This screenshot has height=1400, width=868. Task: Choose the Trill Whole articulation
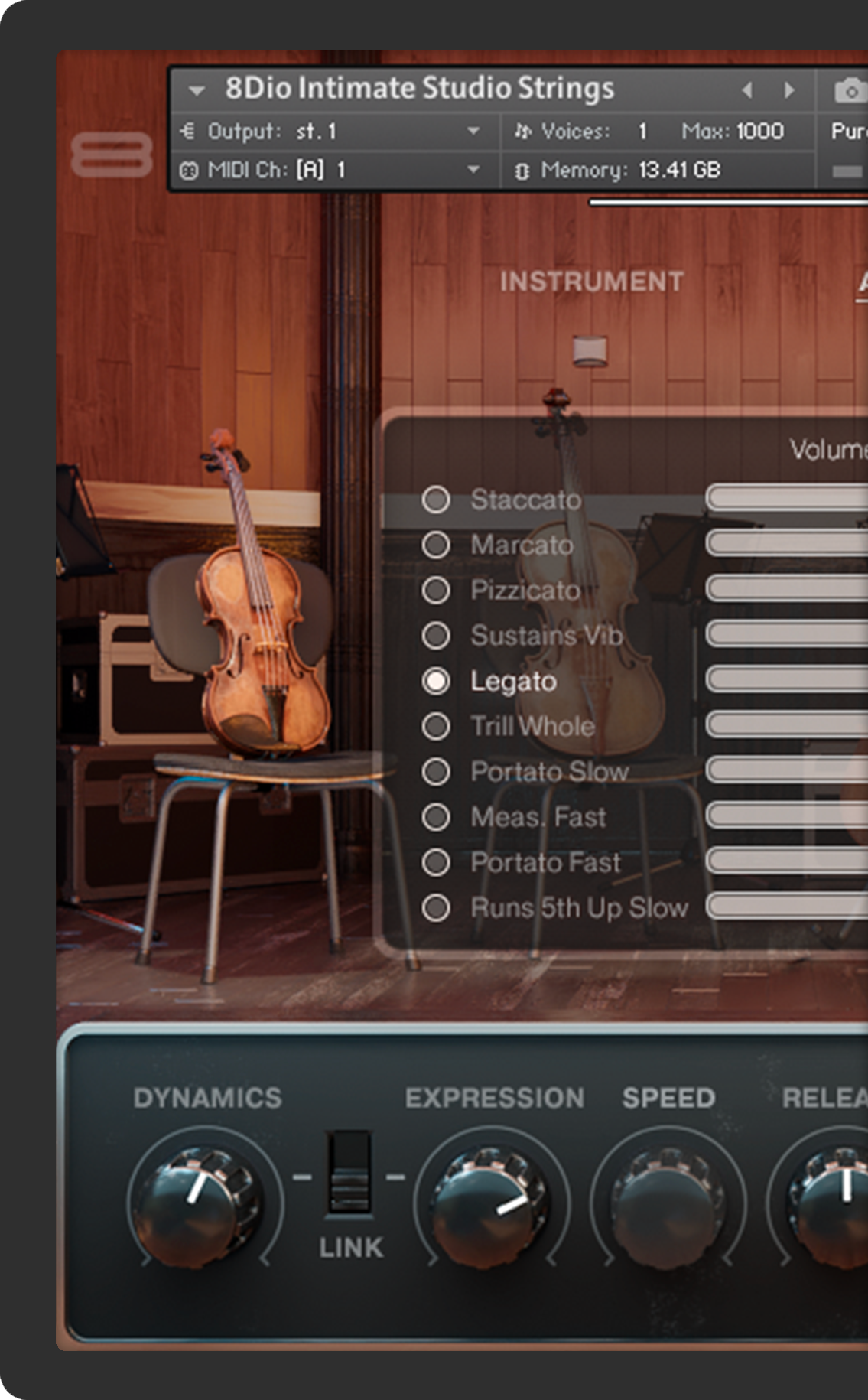436,726
